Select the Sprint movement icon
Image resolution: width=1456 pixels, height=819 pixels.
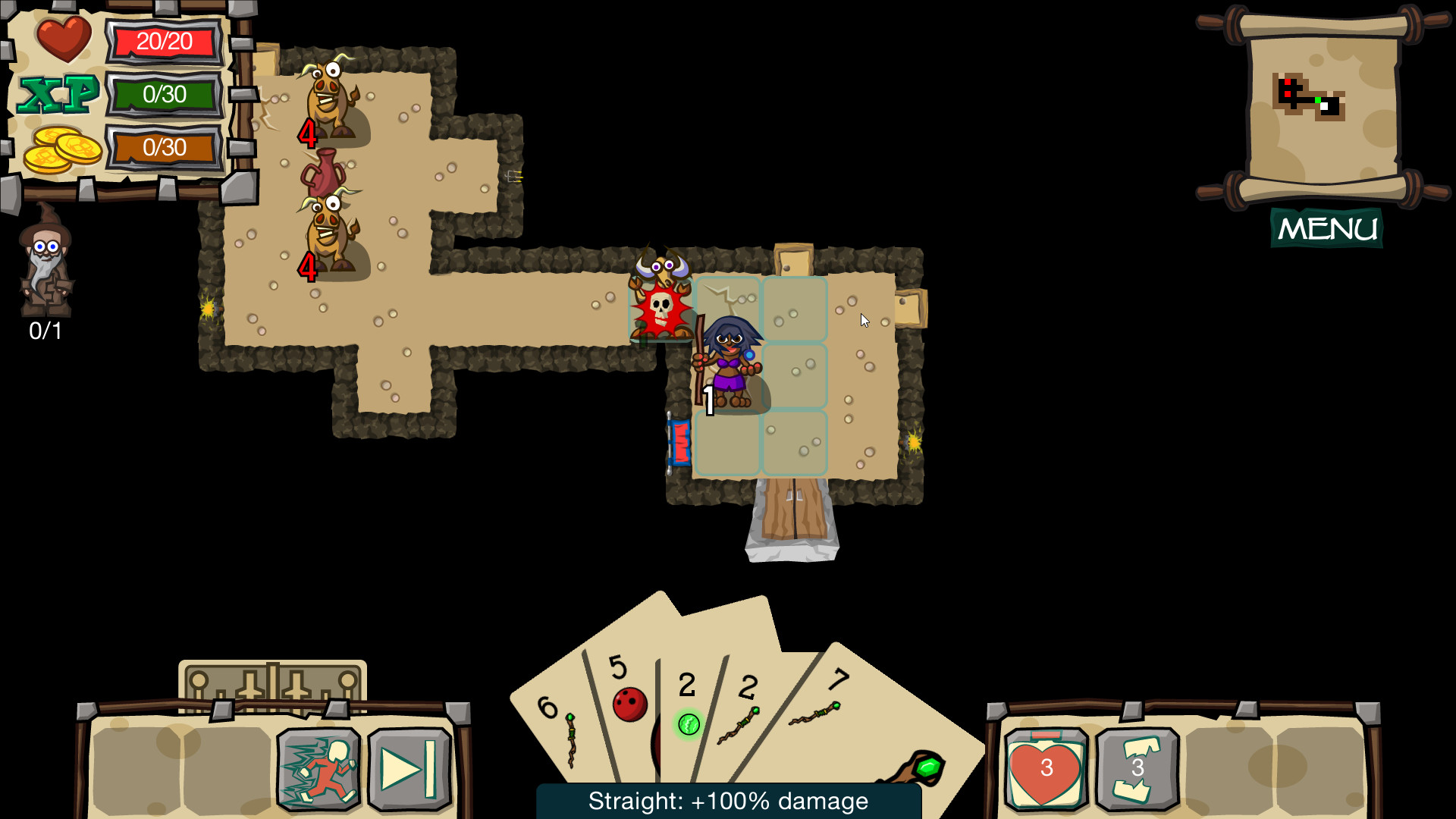pyautogui.click(x=320, y=768)
